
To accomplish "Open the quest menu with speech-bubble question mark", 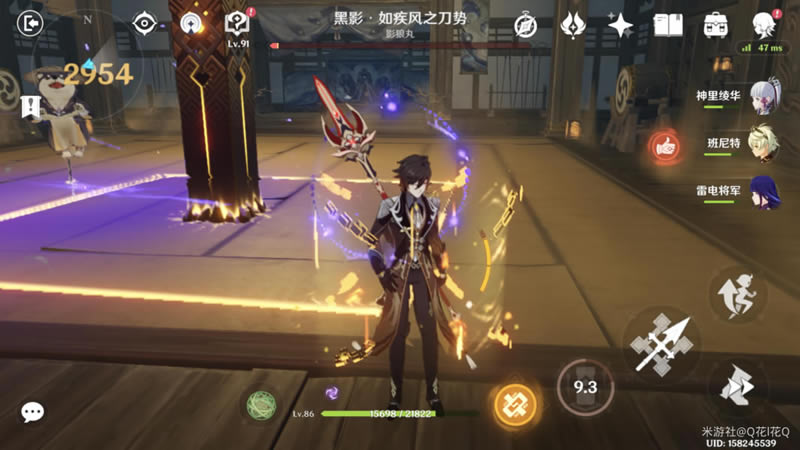I will [237, 24].
